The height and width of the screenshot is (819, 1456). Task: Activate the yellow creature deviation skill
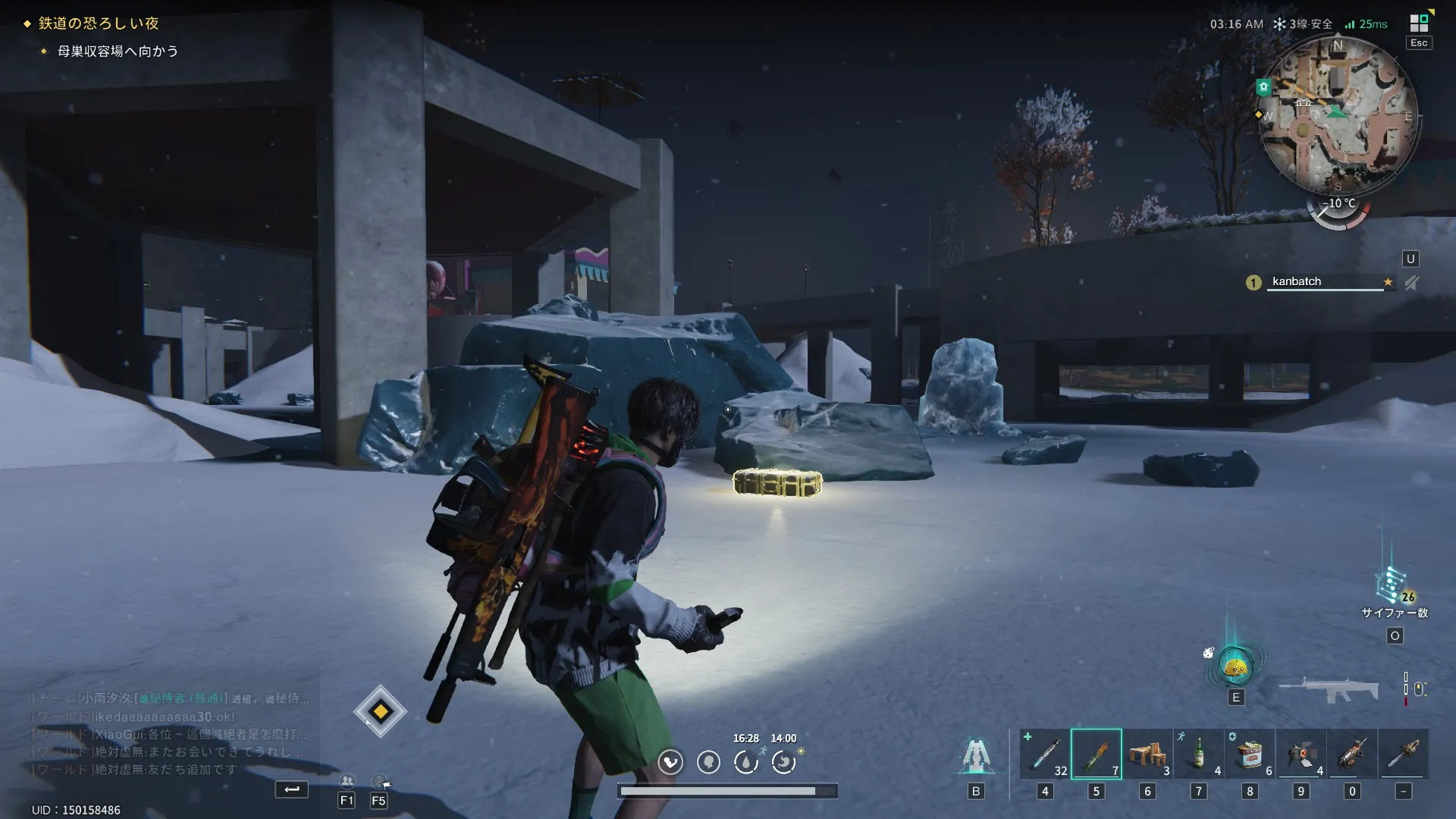tap(1236, 667)
